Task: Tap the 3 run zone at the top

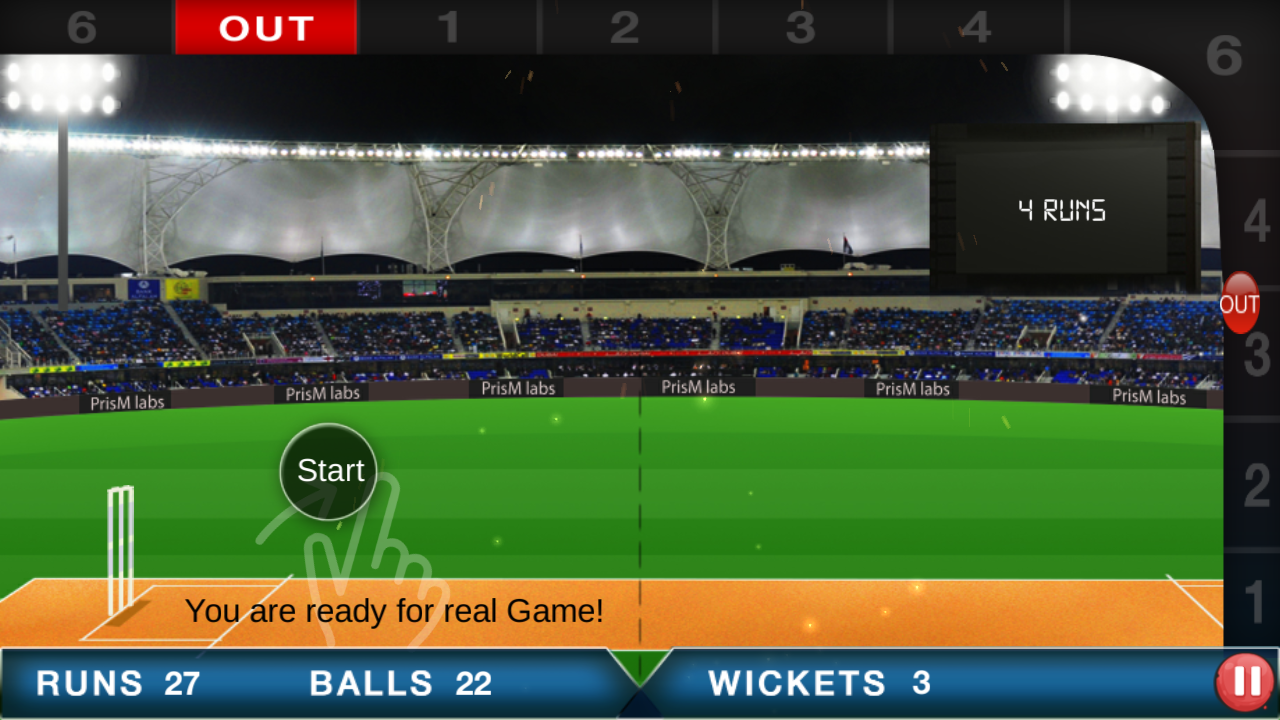Action: (801, 27)
